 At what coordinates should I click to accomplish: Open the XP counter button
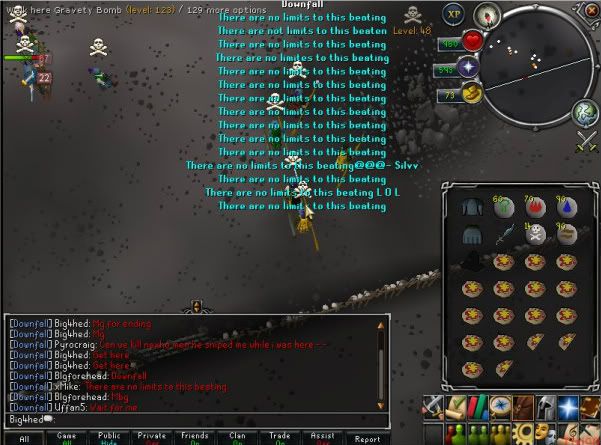click(x=454, y=15)
